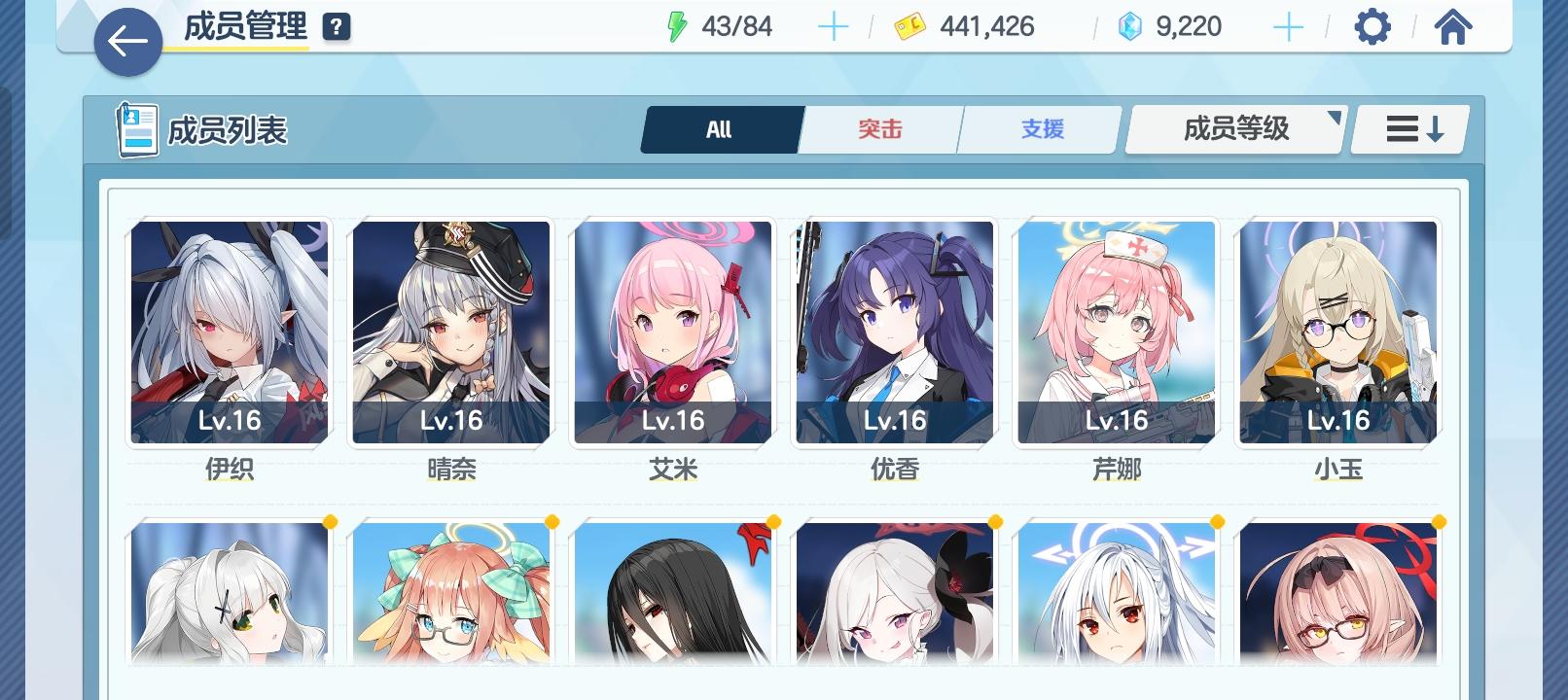Select the character 优香's portrait
Screen dimensions: 1568x700
895,331
